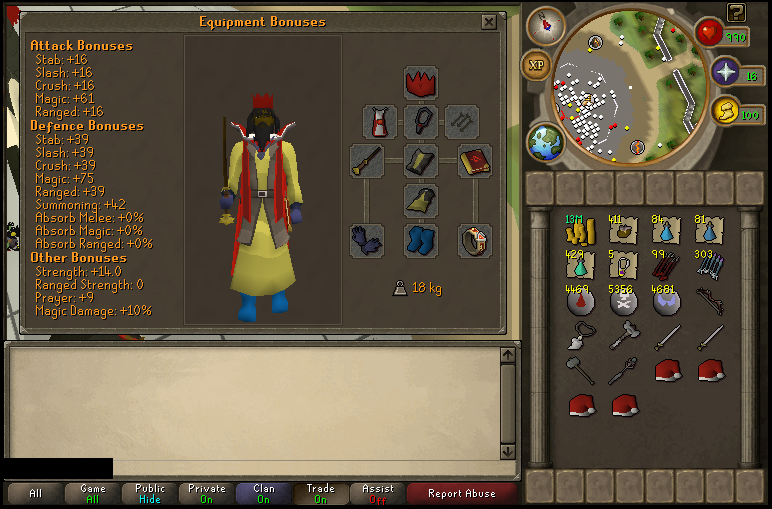772x509 pixels.
Task: Toggle run with the energy boot orb
Action: (724, 112)
